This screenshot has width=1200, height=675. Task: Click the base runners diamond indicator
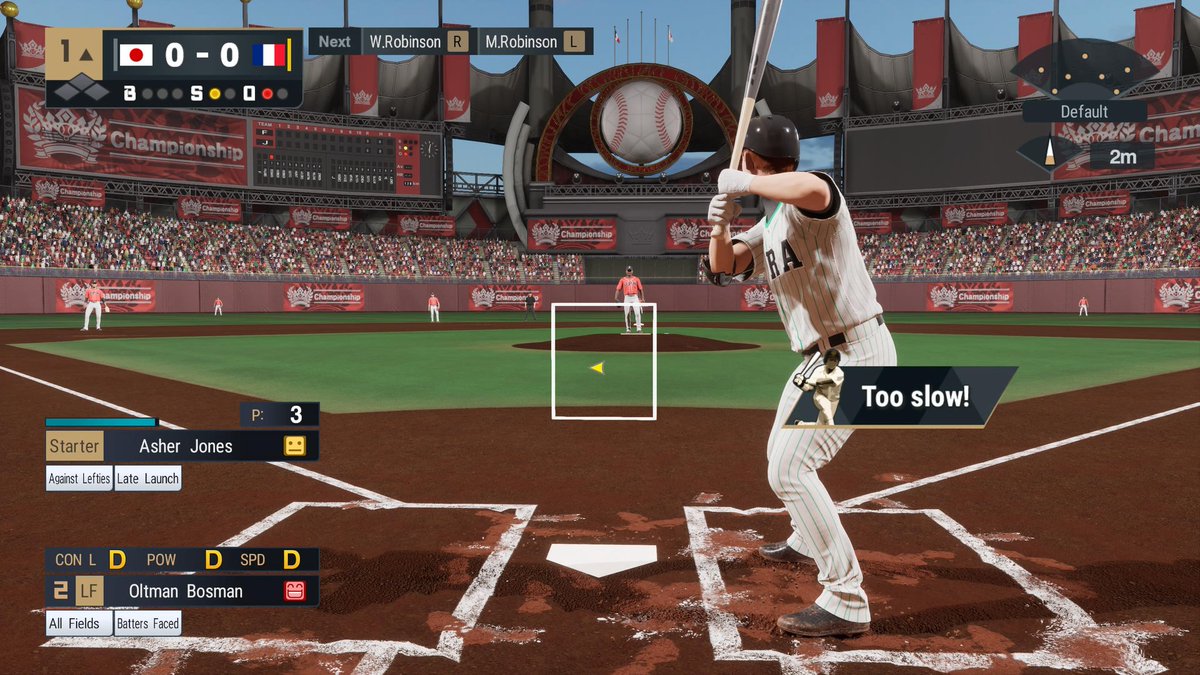(81, 92)
